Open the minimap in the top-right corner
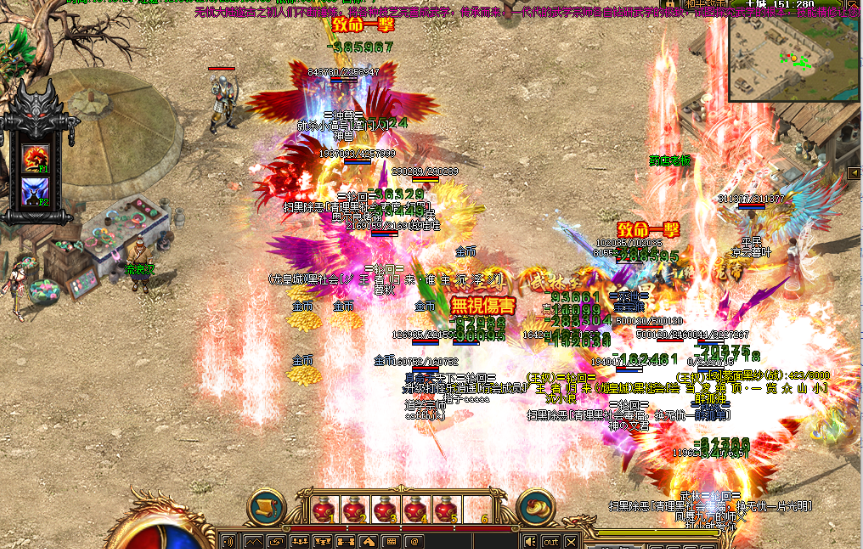 [x=793, y=59]
